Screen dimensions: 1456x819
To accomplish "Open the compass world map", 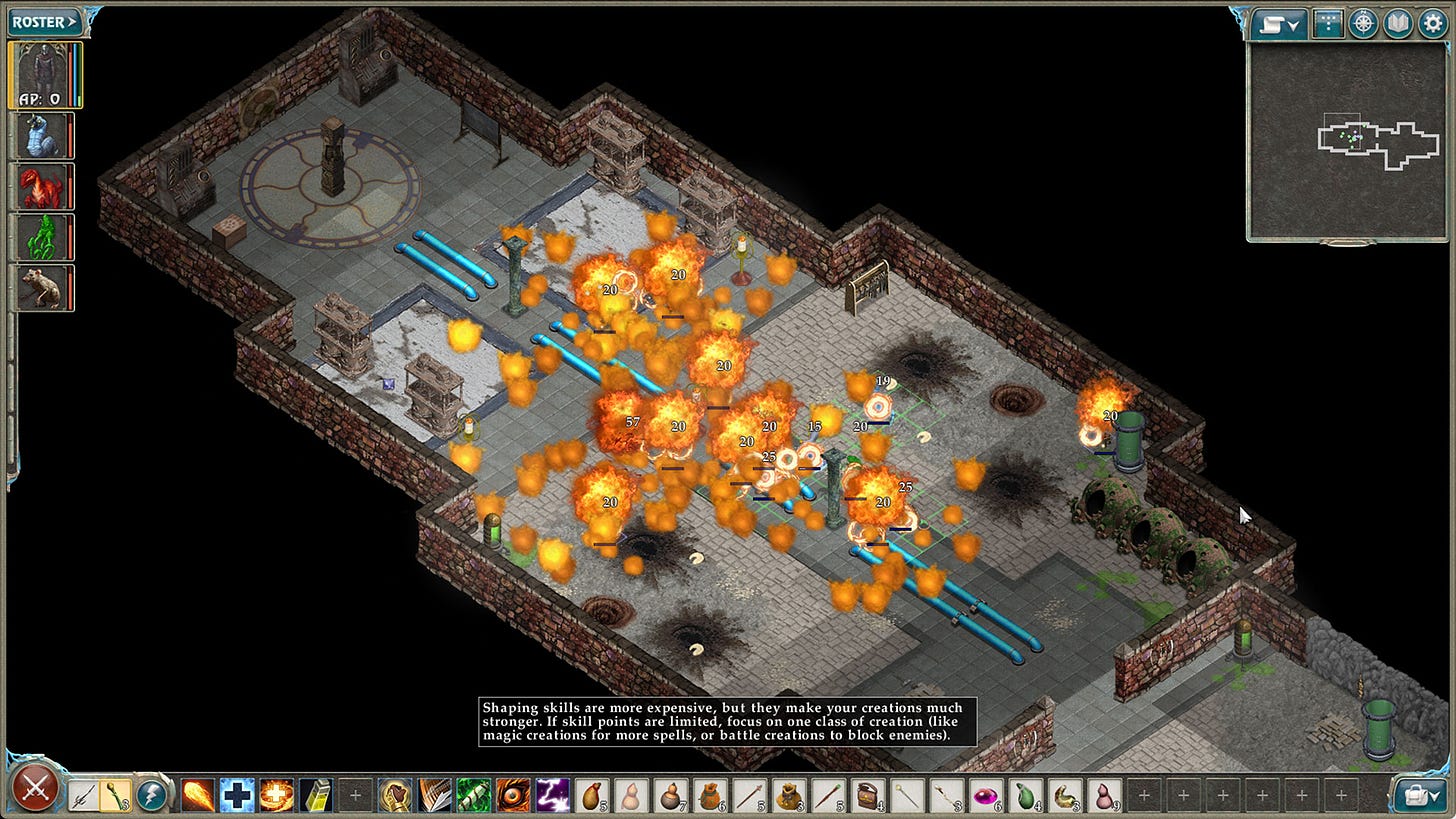I will click(1363, 24).
